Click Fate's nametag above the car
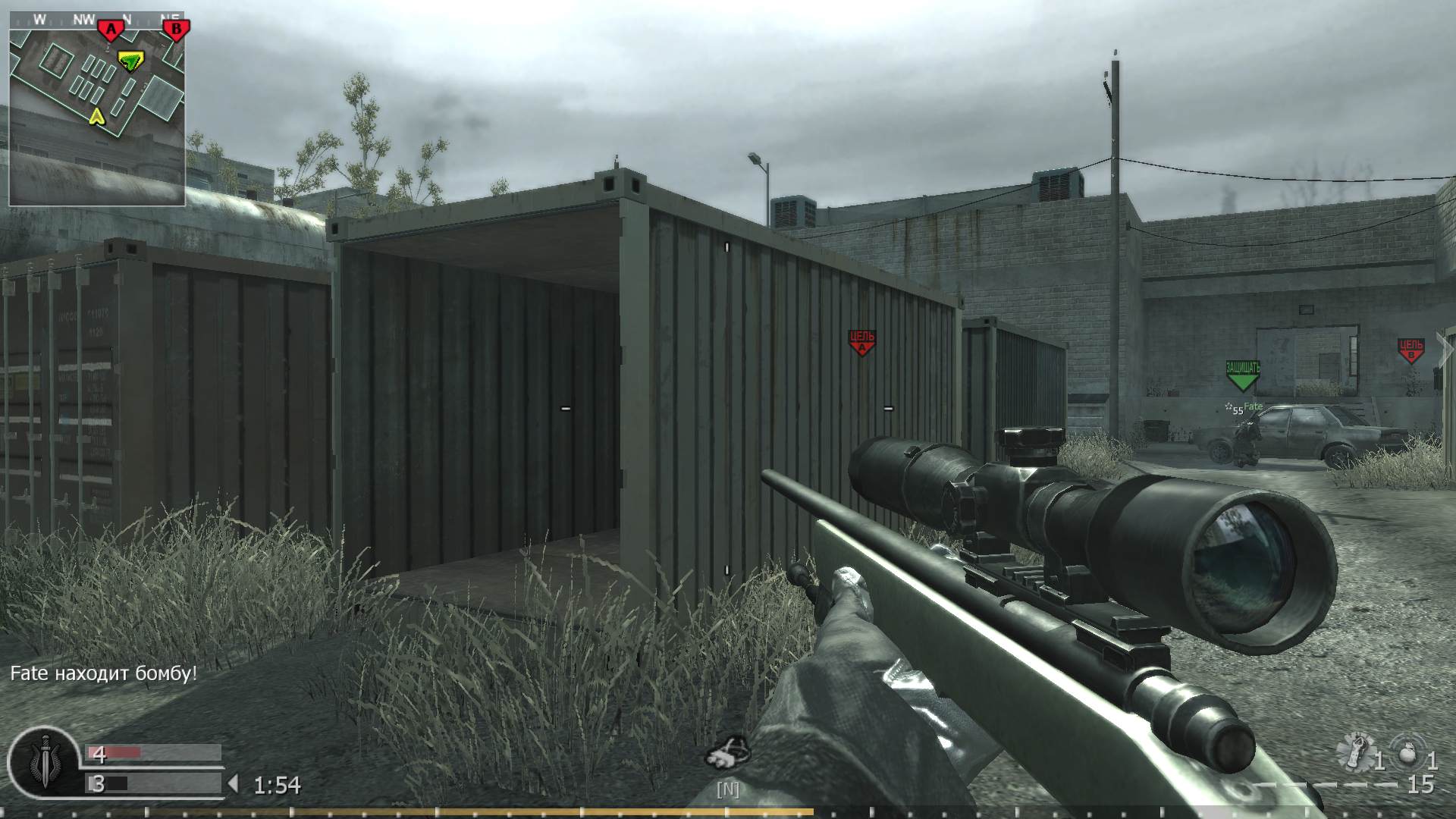Screen dimensions: 1456x819 (x=1253, y=407)
